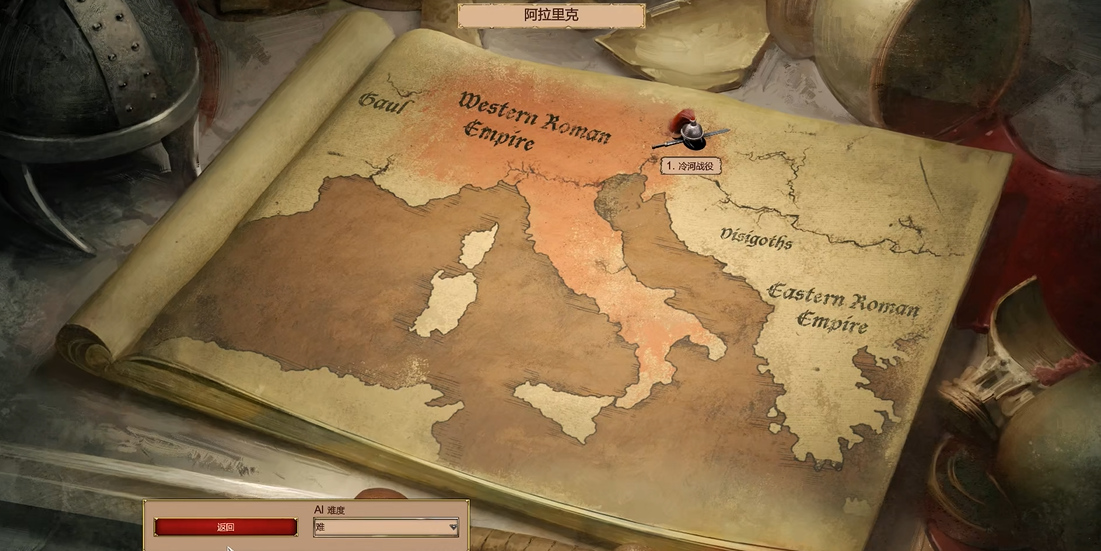Click the red 返回 back button
Viewport: 1101px width, 551px height.
tap(225, 527)
